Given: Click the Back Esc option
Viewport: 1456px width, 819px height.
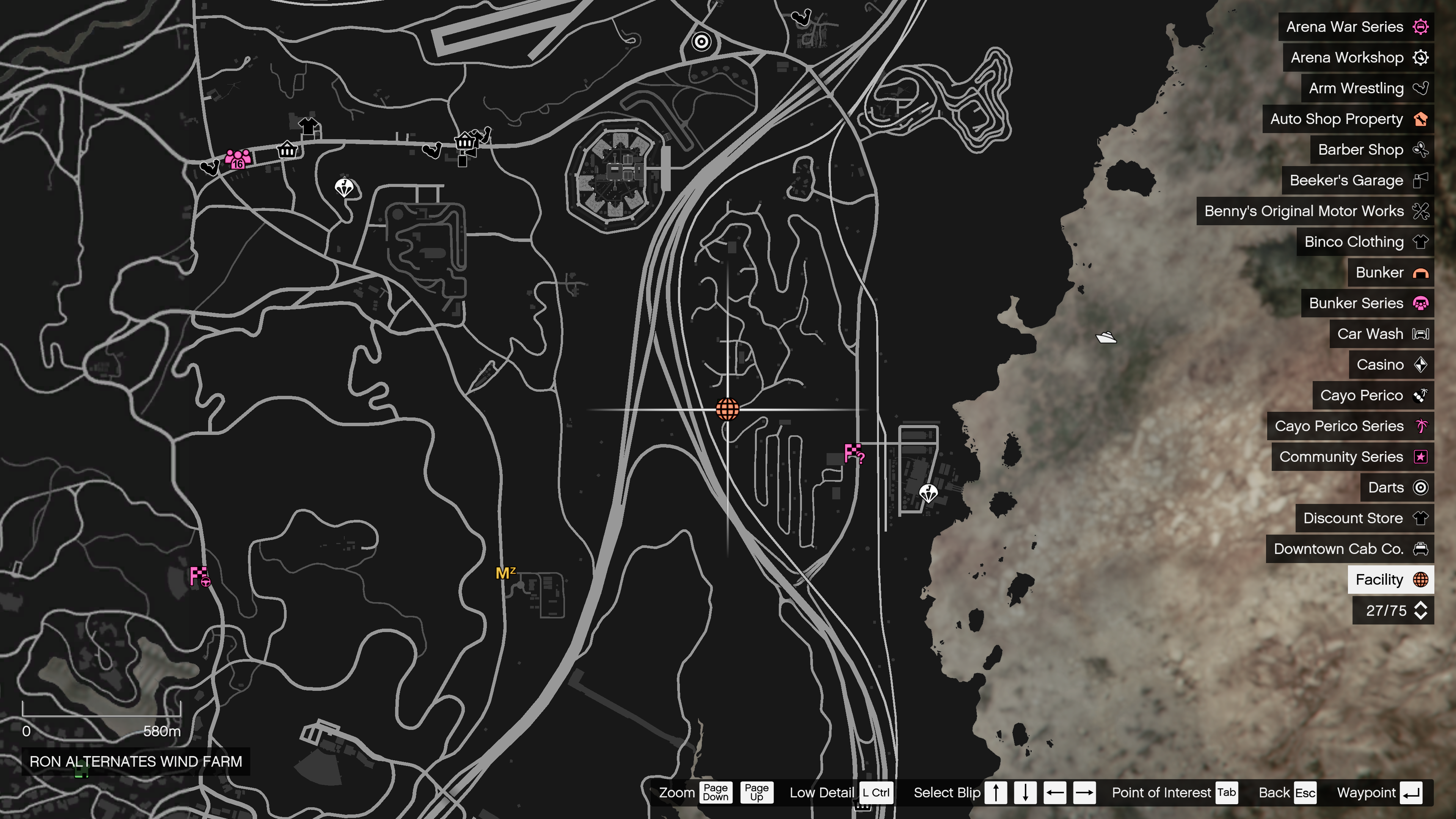Looking at the screenshot, I should point(1304,792).
